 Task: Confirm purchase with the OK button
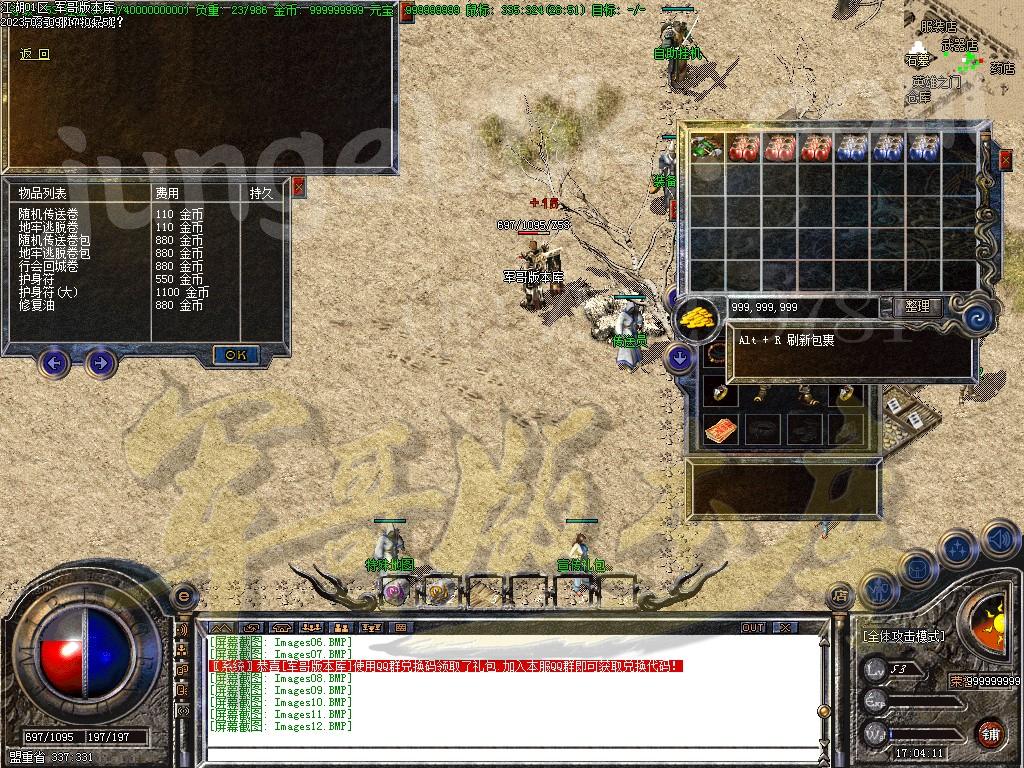point(236,355)
